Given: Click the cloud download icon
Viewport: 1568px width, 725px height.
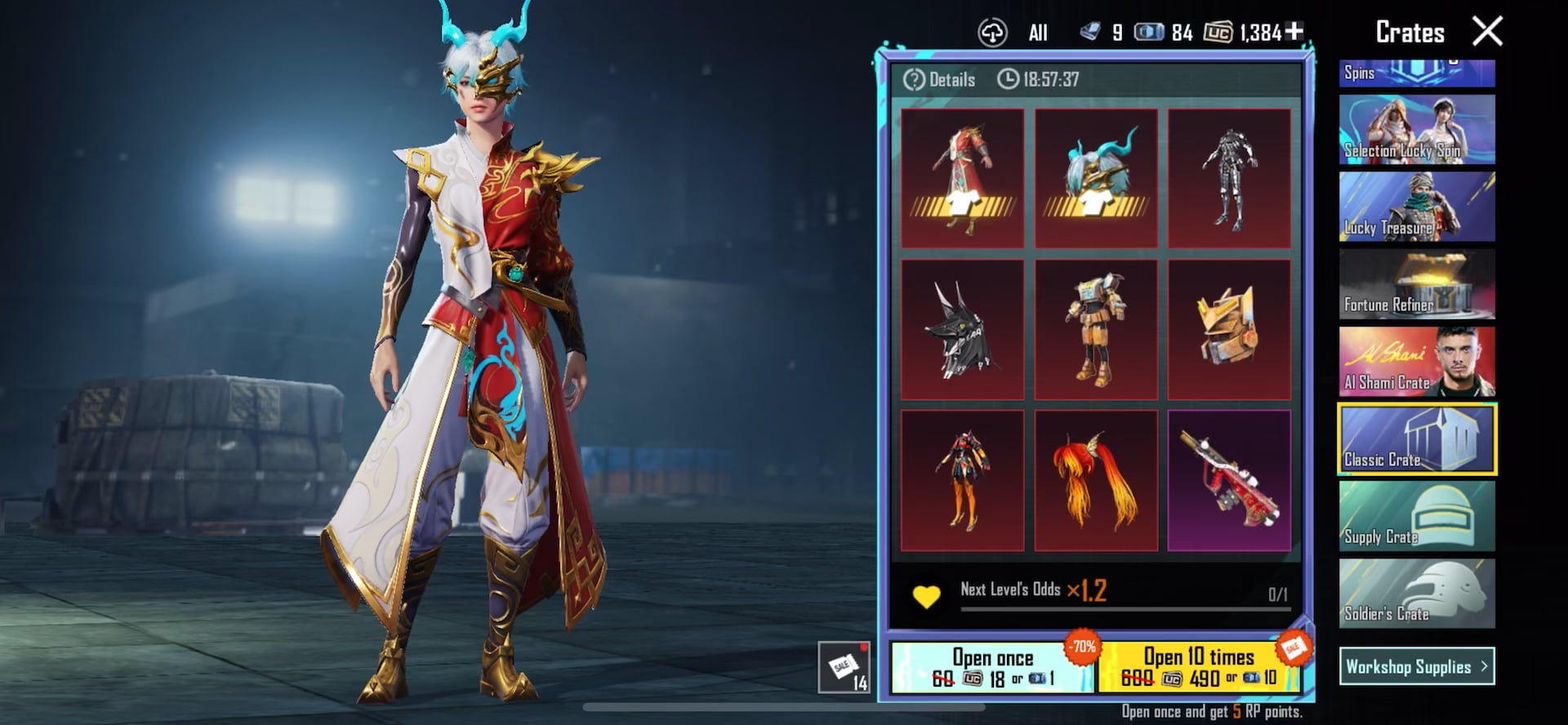Looking at the screenshot, I should [992, 33].
